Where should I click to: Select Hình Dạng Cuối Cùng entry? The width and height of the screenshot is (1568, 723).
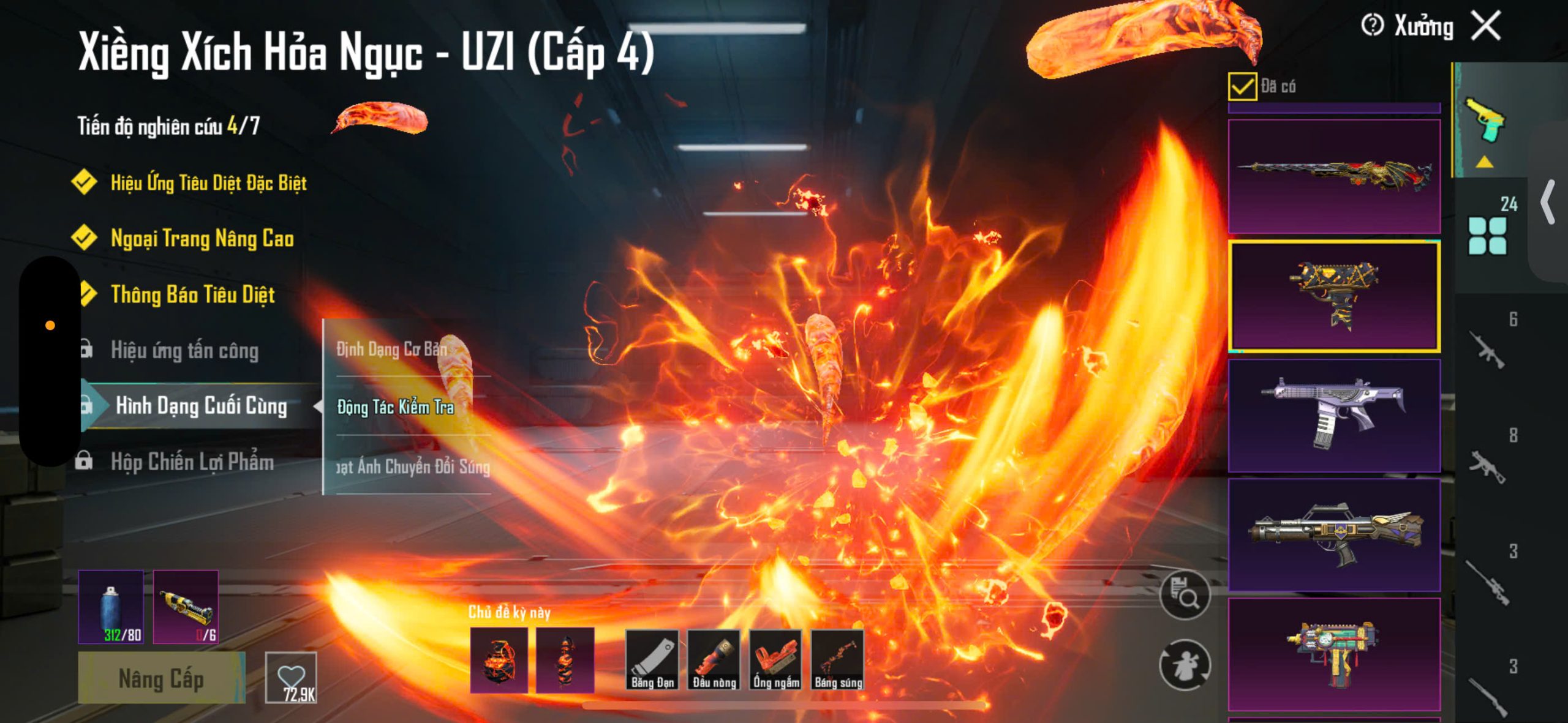pos(201,406)
